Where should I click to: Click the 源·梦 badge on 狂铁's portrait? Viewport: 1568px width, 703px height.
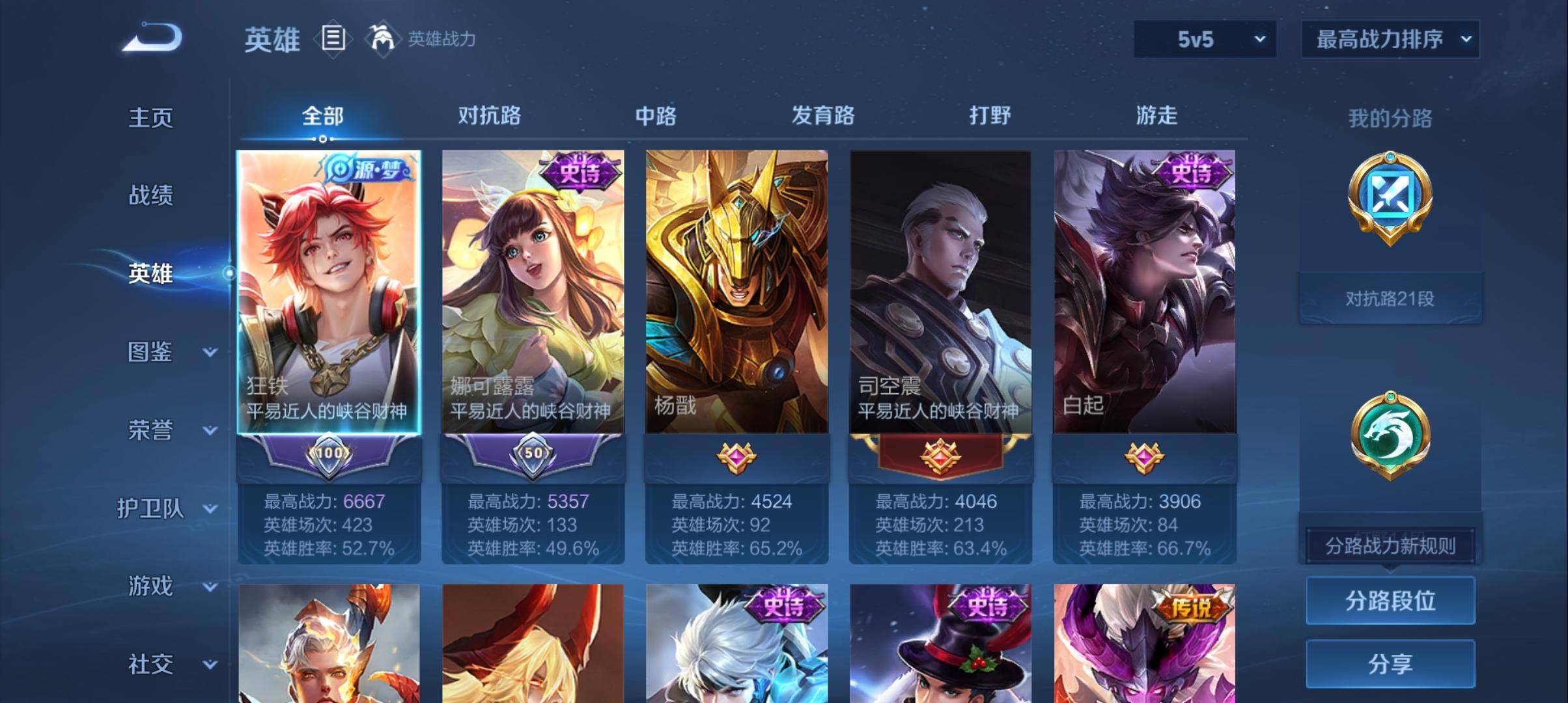point(369,168)
